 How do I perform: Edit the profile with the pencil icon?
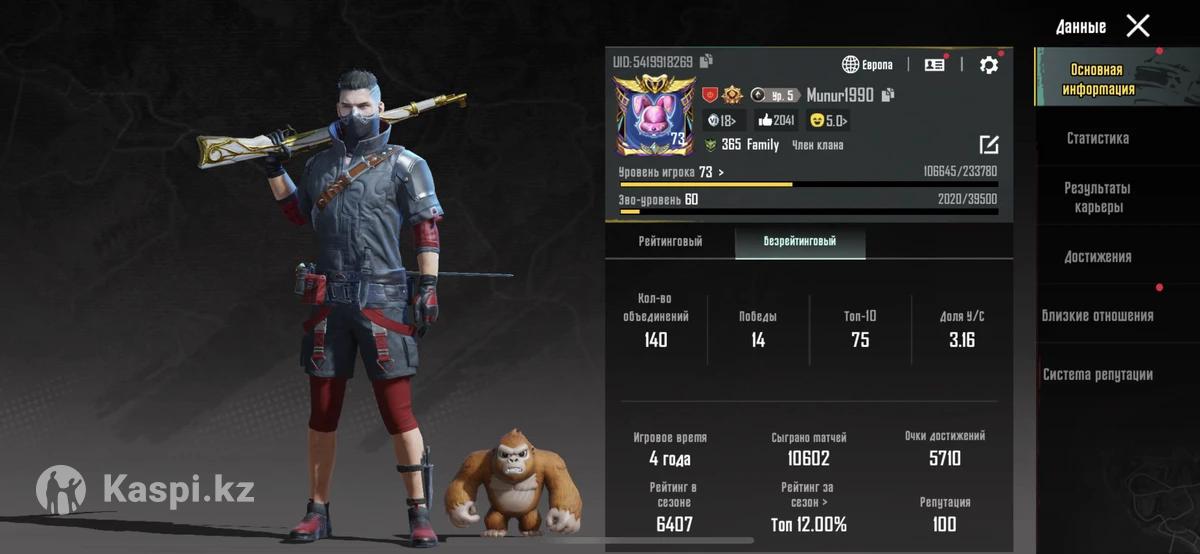(988, 145)
